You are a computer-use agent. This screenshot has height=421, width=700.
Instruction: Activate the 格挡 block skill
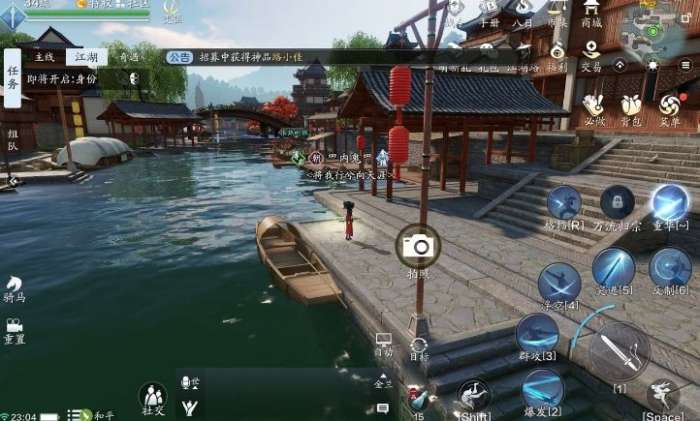point(564,205)
